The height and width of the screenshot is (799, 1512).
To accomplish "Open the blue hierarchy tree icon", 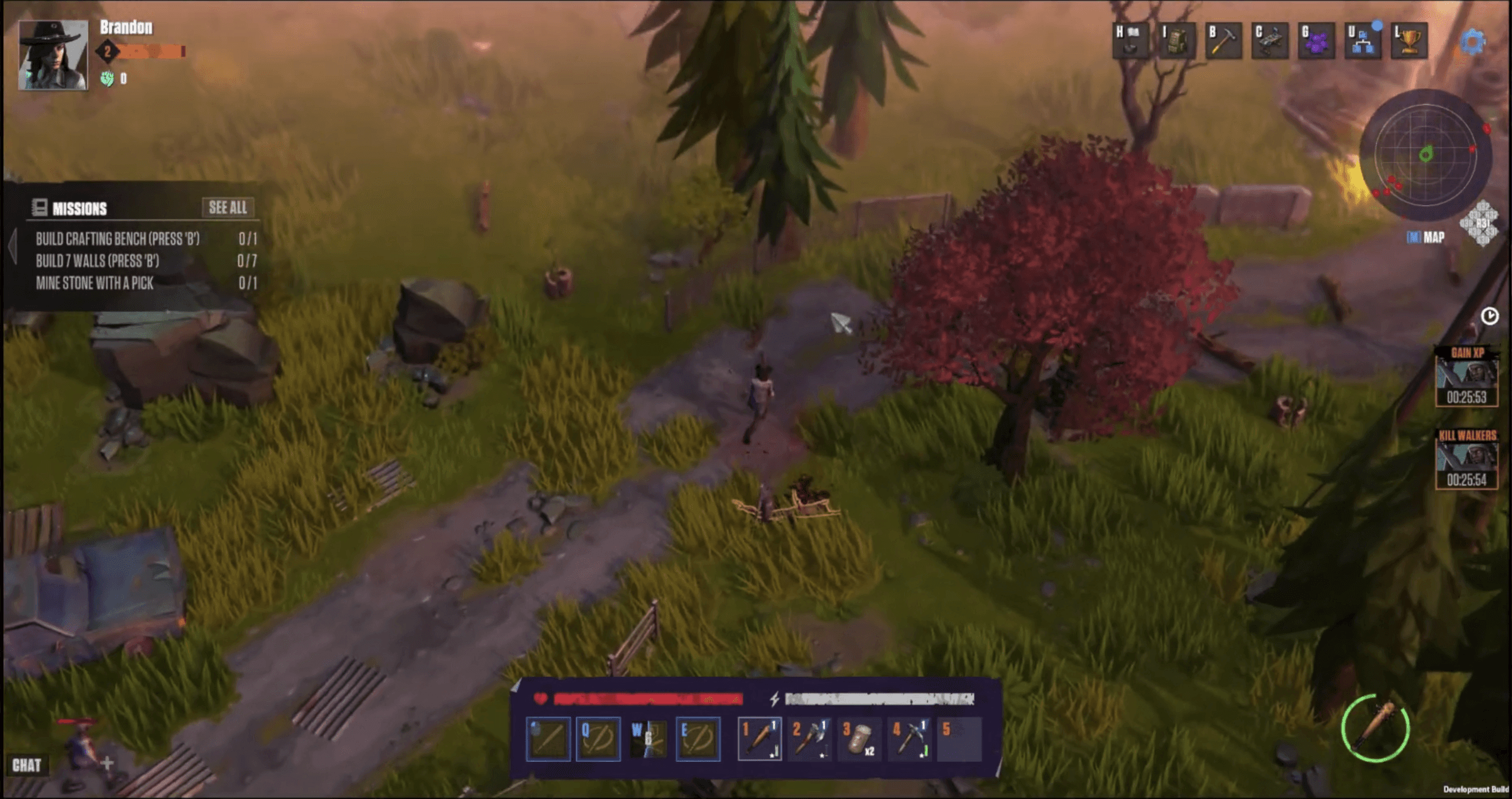I will point(1363,41).
